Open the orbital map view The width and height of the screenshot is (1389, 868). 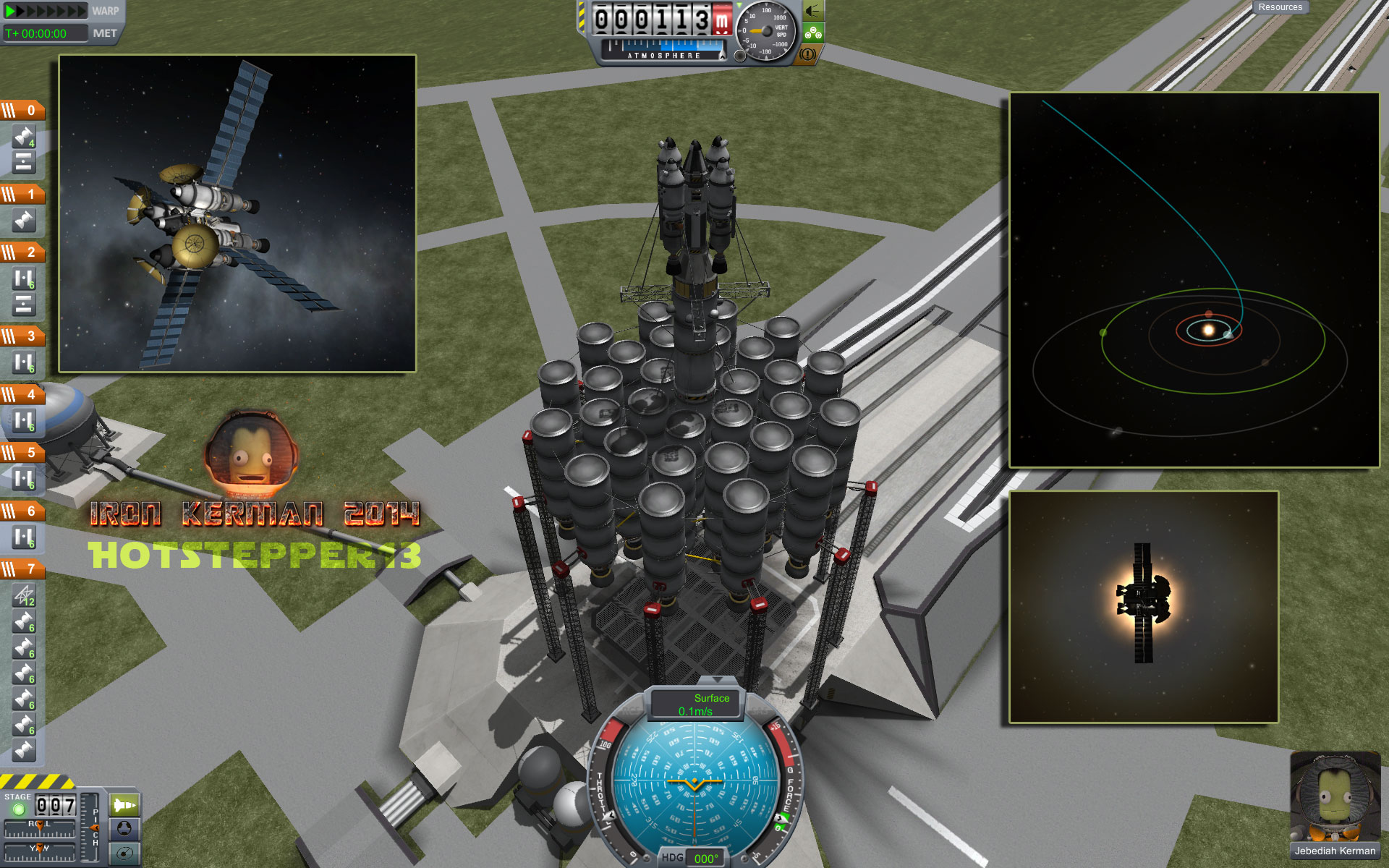[x=124, y=852]
